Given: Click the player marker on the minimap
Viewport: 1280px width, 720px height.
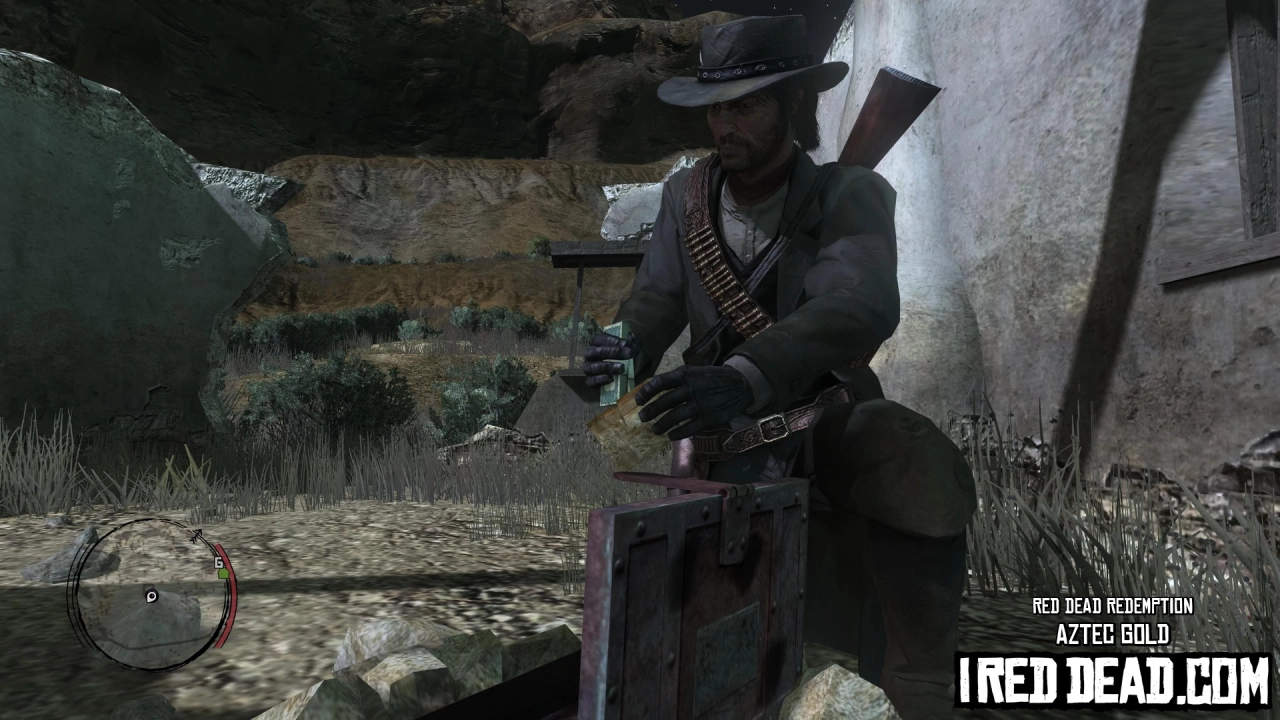Looking at the screenshot, I should point(151,596).
